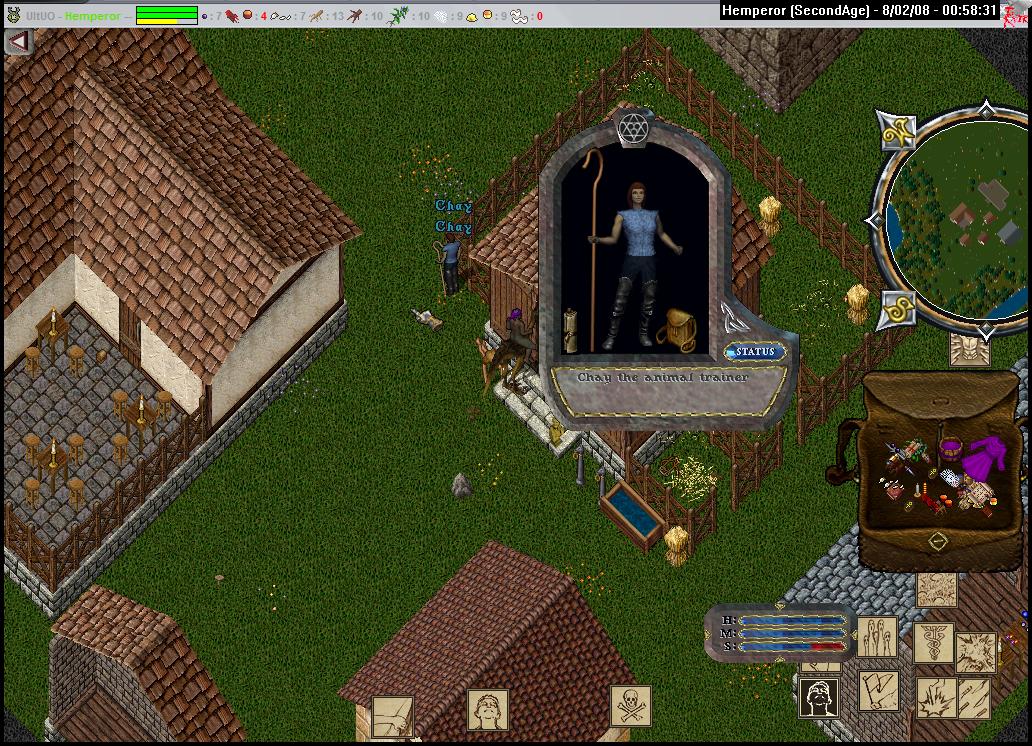The height and width of the screenshot is (746, 1032).
Task: Open Chay's STATUS gump
Action: click(755, 352)
